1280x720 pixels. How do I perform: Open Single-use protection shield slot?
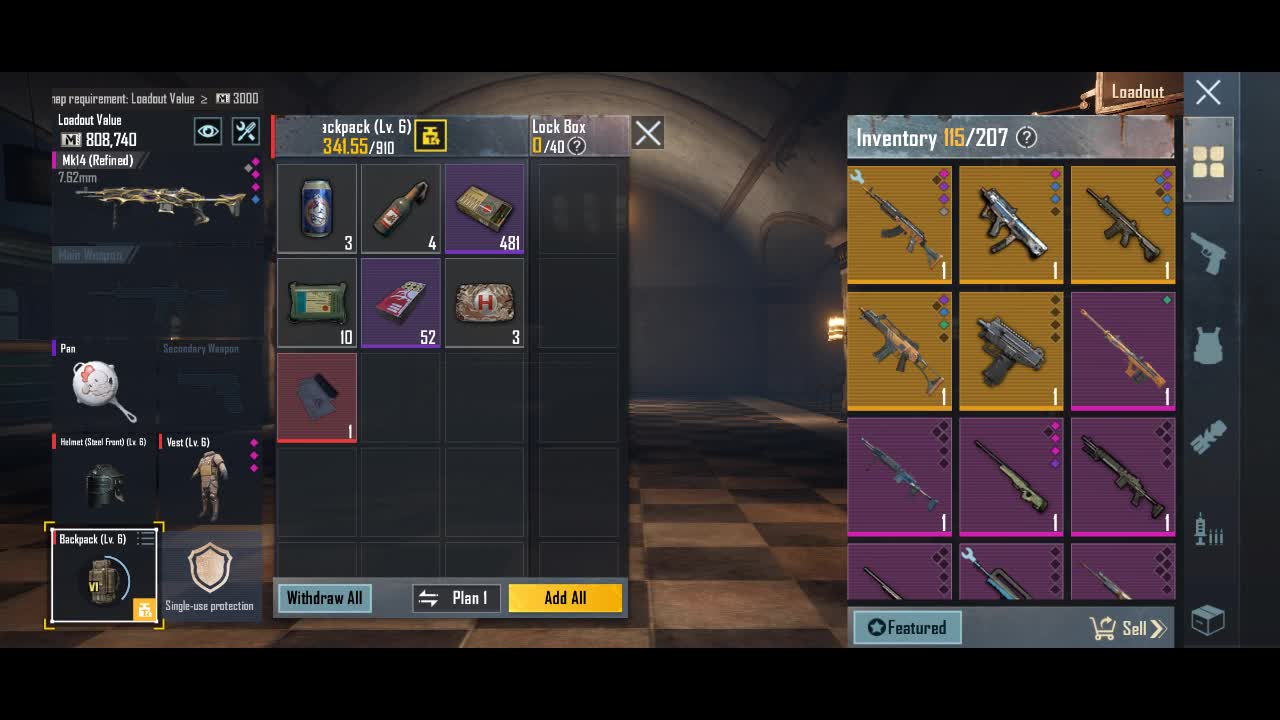[x=210, y=575]
